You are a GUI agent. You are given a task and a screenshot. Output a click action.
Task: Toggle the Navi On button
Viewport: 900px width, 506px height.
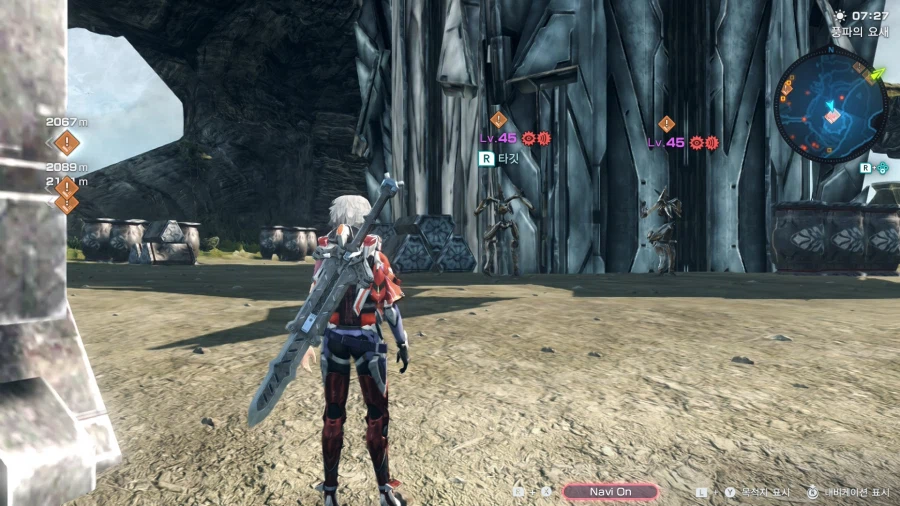point(610,492)
